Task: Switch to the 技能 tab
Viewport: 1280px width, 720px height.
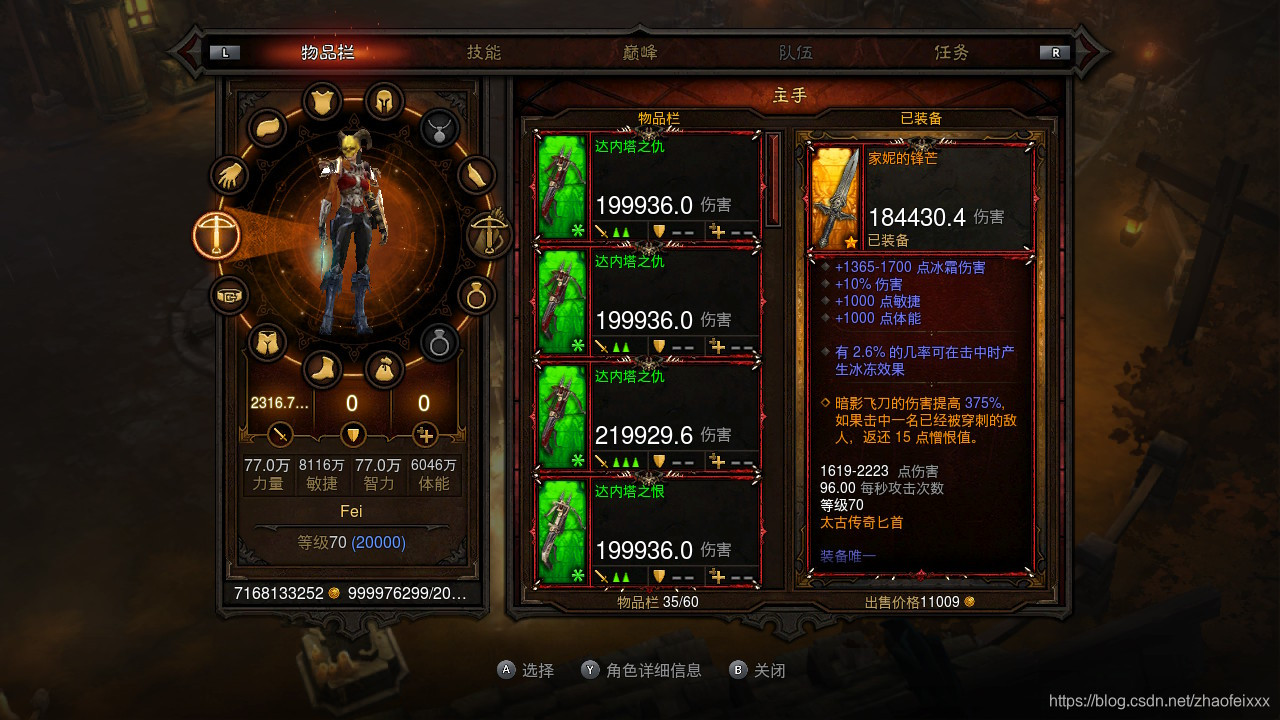Action: [x=484, y=52]
